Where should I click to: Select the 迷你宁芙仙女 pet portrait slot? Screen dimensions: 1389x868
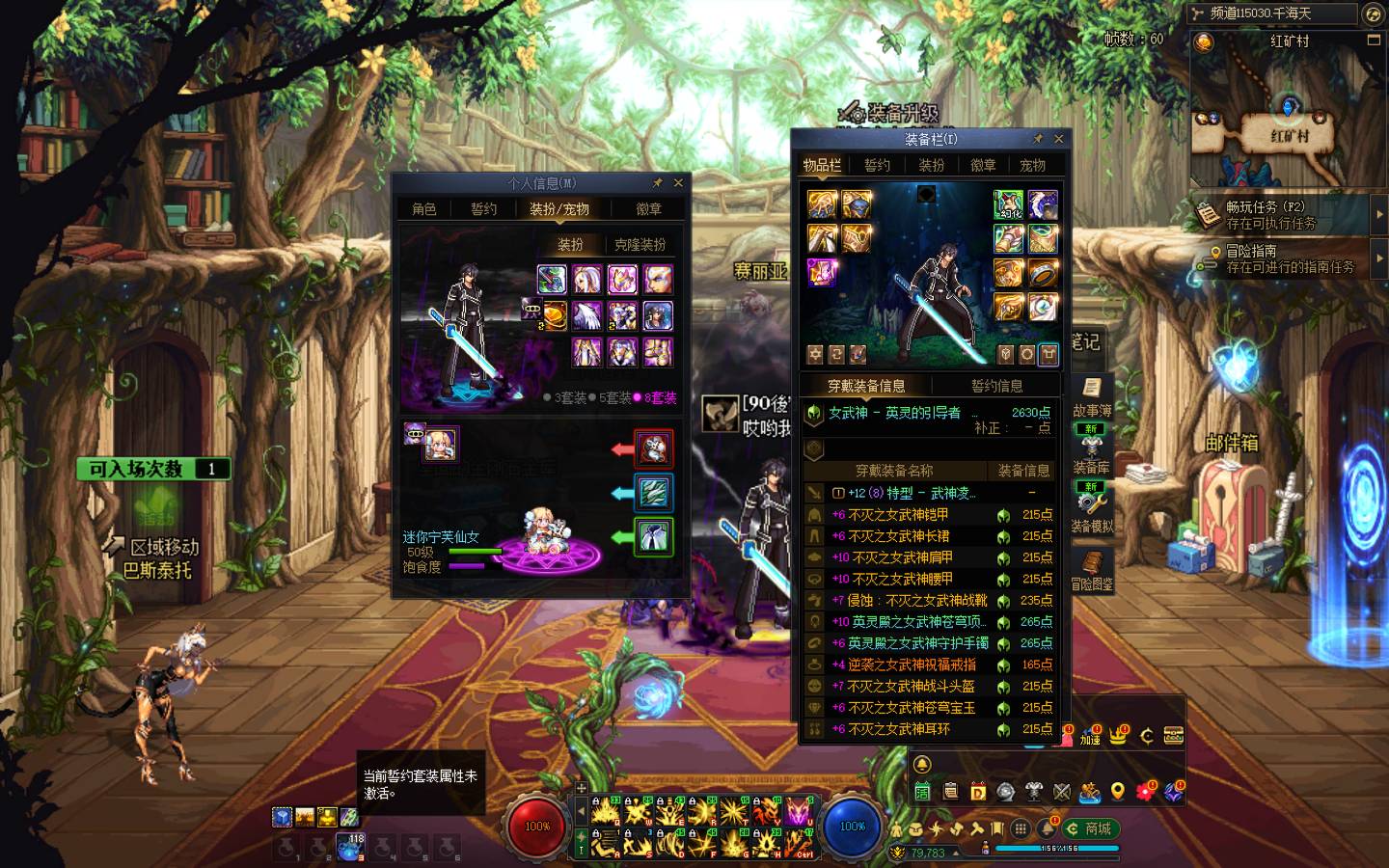point(441,445)
